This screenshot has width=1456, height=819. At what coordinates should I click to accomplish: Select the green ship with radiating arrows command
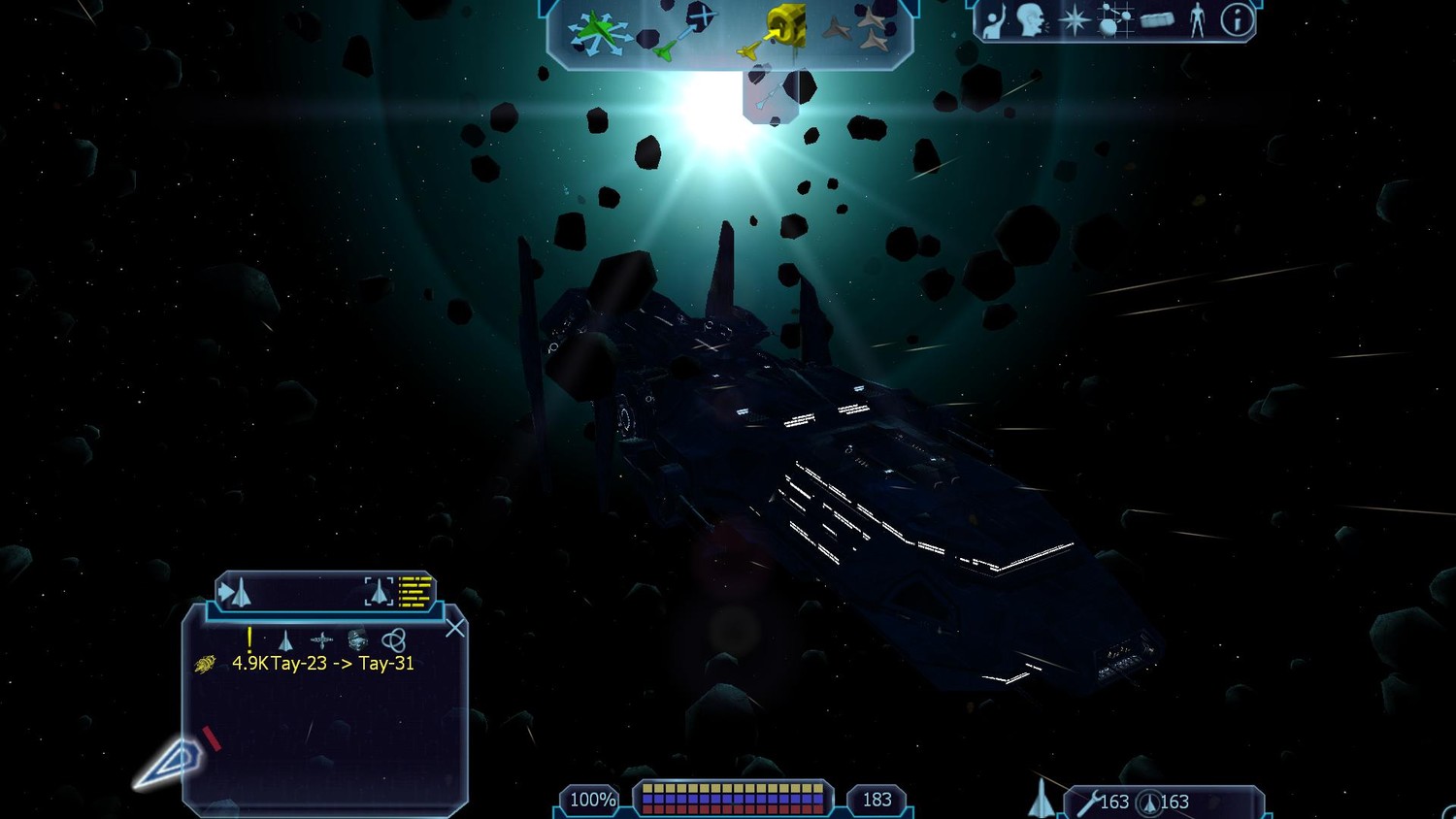click(x=596, y=32)
